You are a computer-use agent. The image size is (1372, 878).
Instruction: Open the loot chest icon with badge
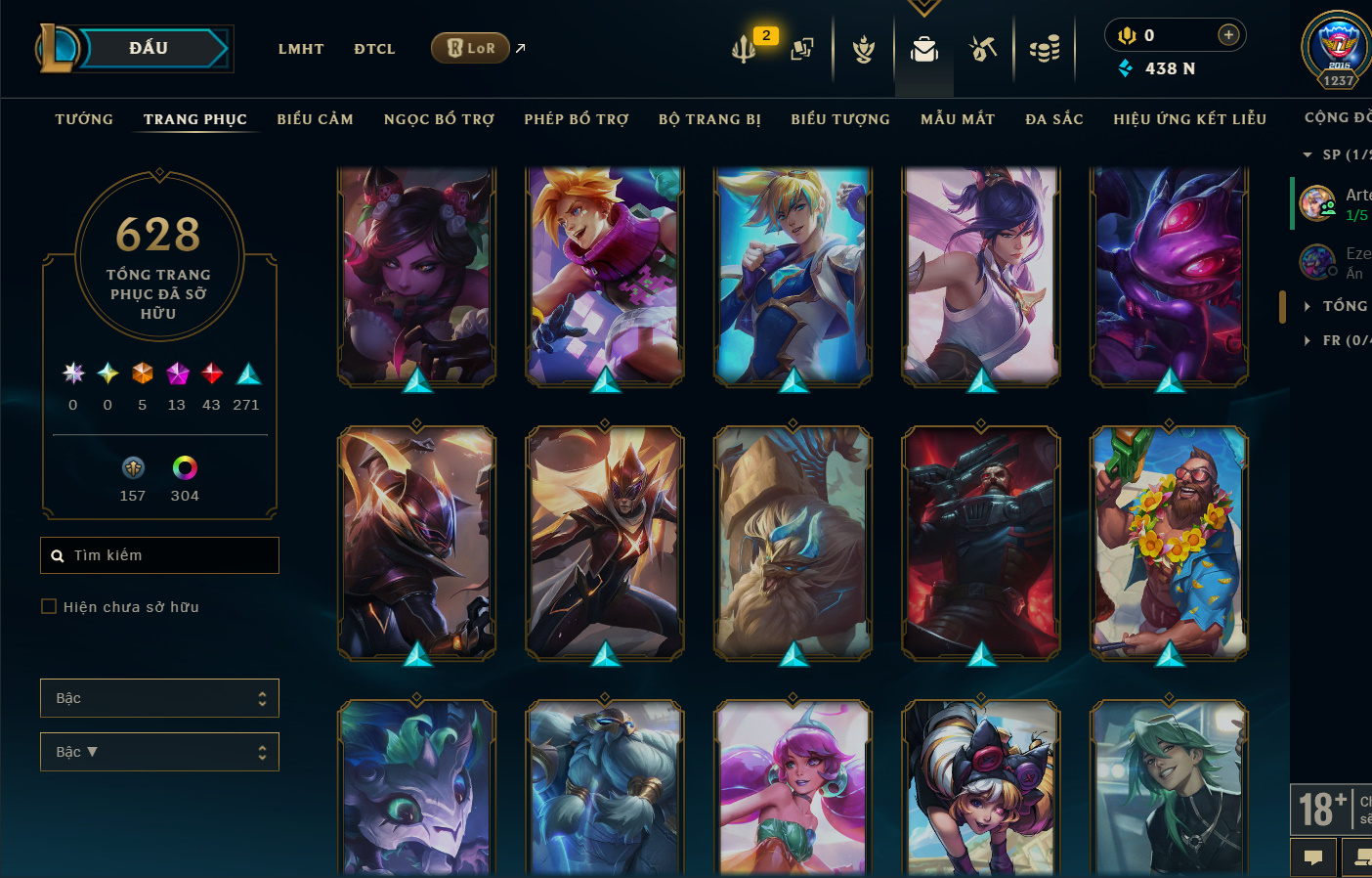pyautogui.click(x=746, y=47)
